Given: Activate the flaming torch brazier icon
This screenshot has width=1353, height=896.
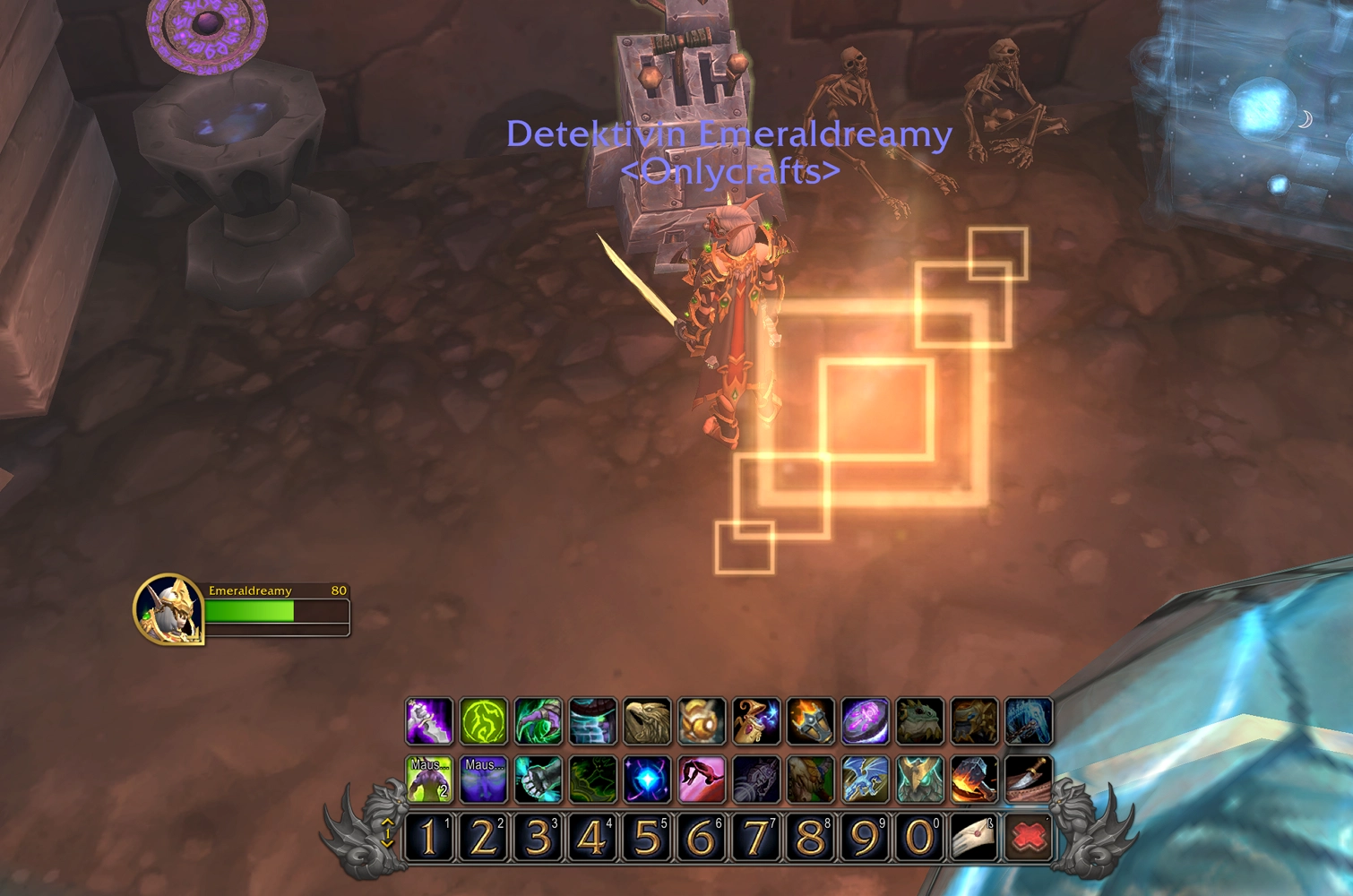Looking at the screenshot, I should [x=811, y=721].
